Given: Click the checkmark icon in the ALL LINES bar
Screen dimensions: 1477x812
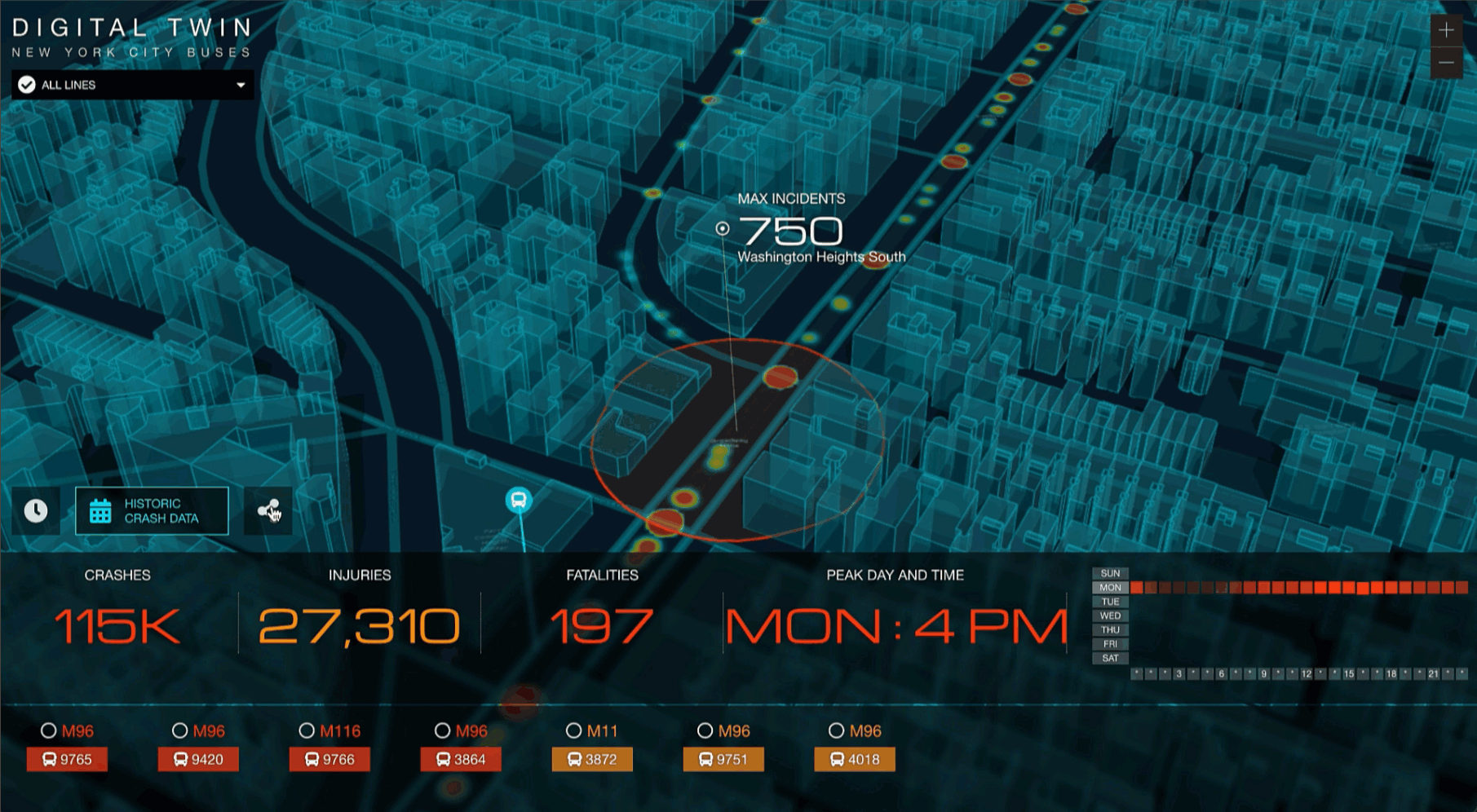Looking at the screenshot, I should pyautogui.click(x=27, y=84).
